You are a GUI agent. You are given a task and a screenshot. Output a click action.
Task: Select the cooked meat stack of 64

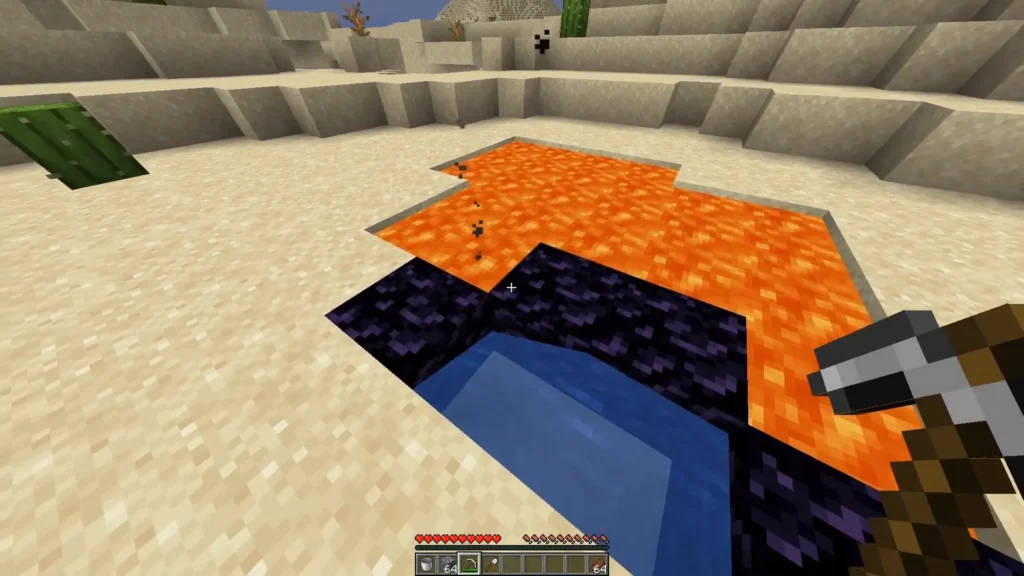596,563
